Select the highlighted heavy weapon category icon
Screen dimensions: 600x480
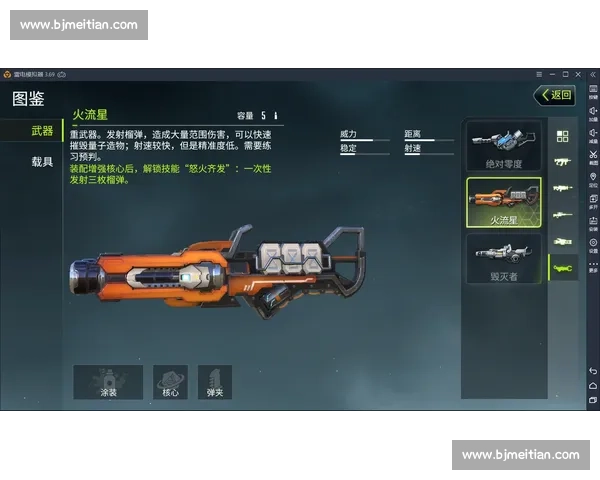(x=562, y=268)
